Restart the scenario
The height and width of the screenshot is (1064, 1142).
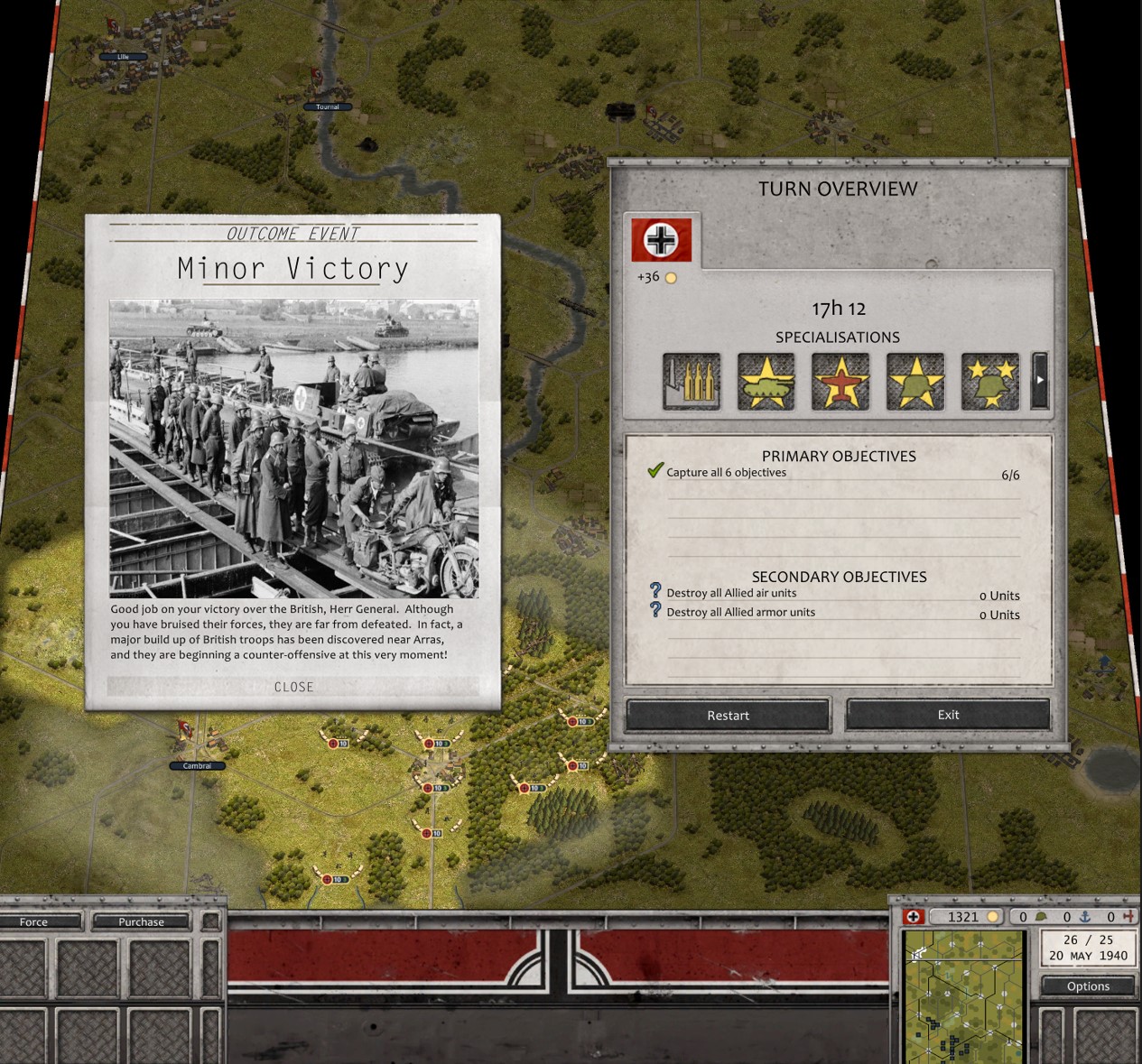tap(728, 715)
